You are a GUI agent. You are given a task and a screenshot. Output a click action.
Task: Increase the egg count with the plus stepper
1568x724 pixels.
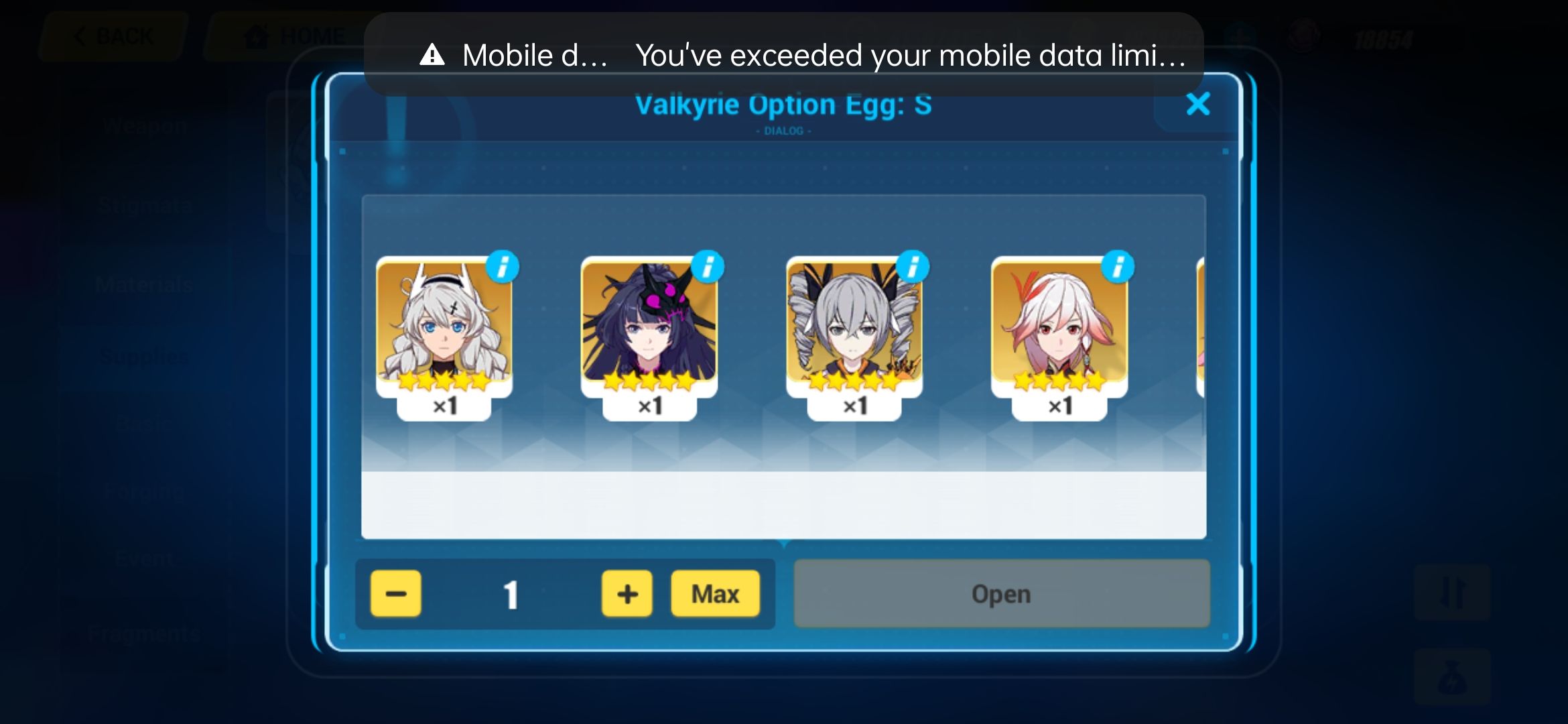pos(626,593)
